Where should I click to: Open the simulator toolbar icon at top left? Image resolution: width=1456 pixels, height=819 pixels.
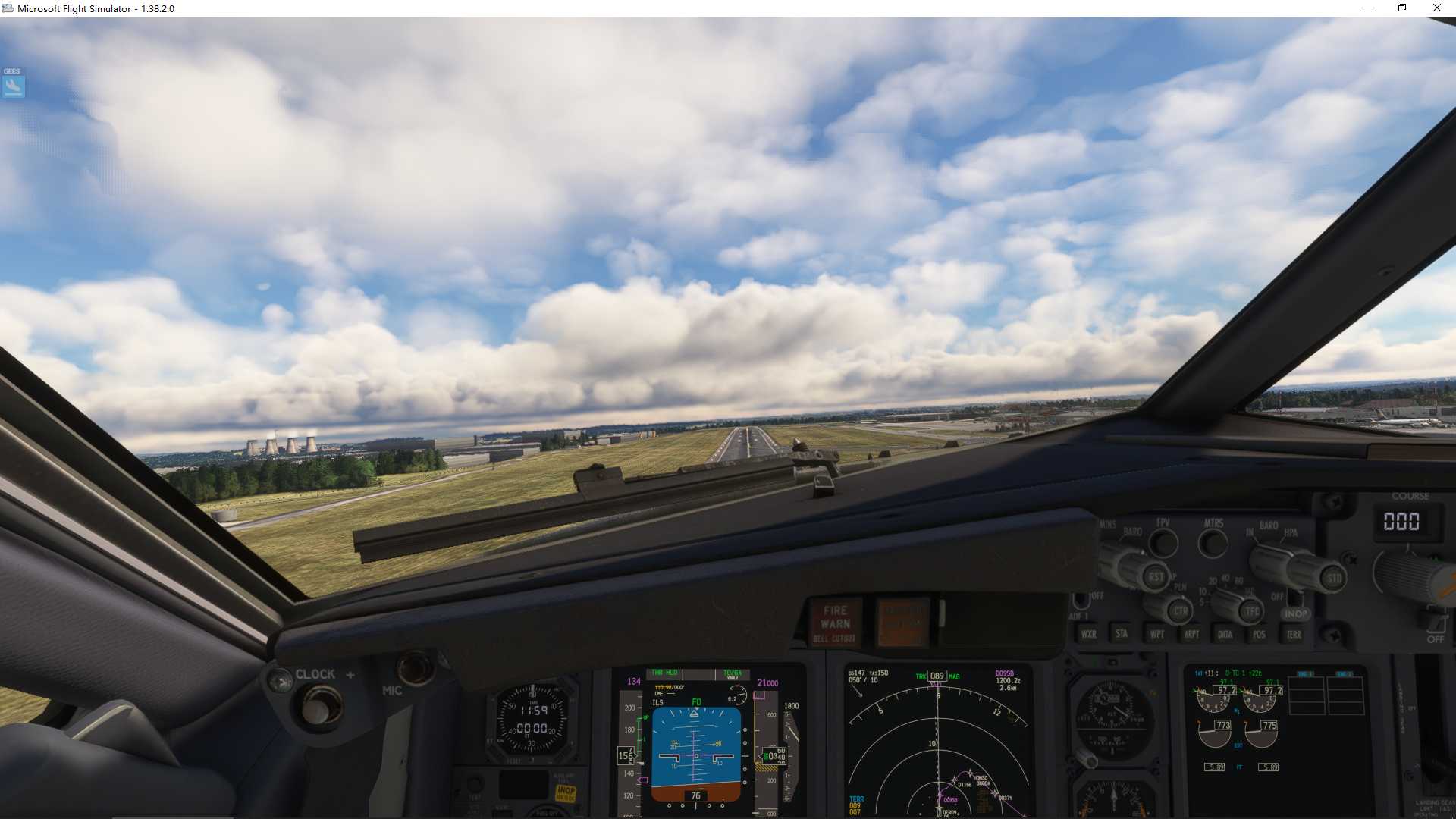(x=13, y=86)
